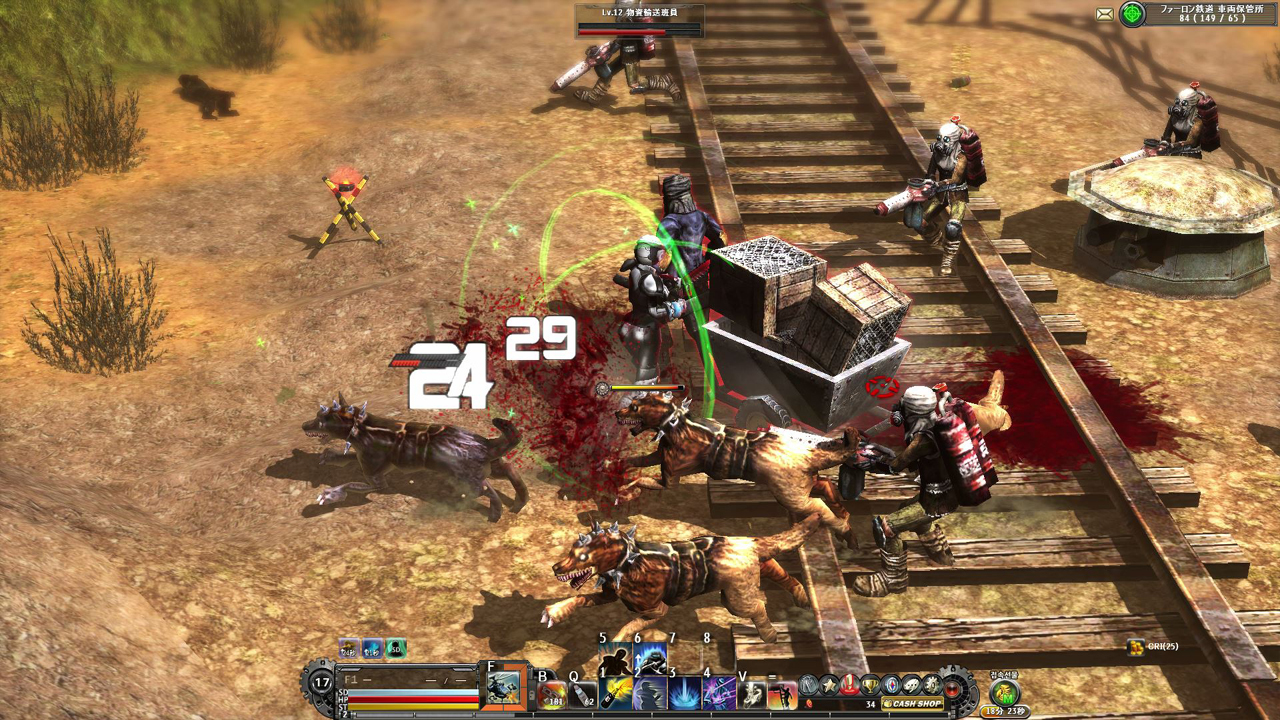Activate the blue energy burst skill in slot 3

click(685, 693)
